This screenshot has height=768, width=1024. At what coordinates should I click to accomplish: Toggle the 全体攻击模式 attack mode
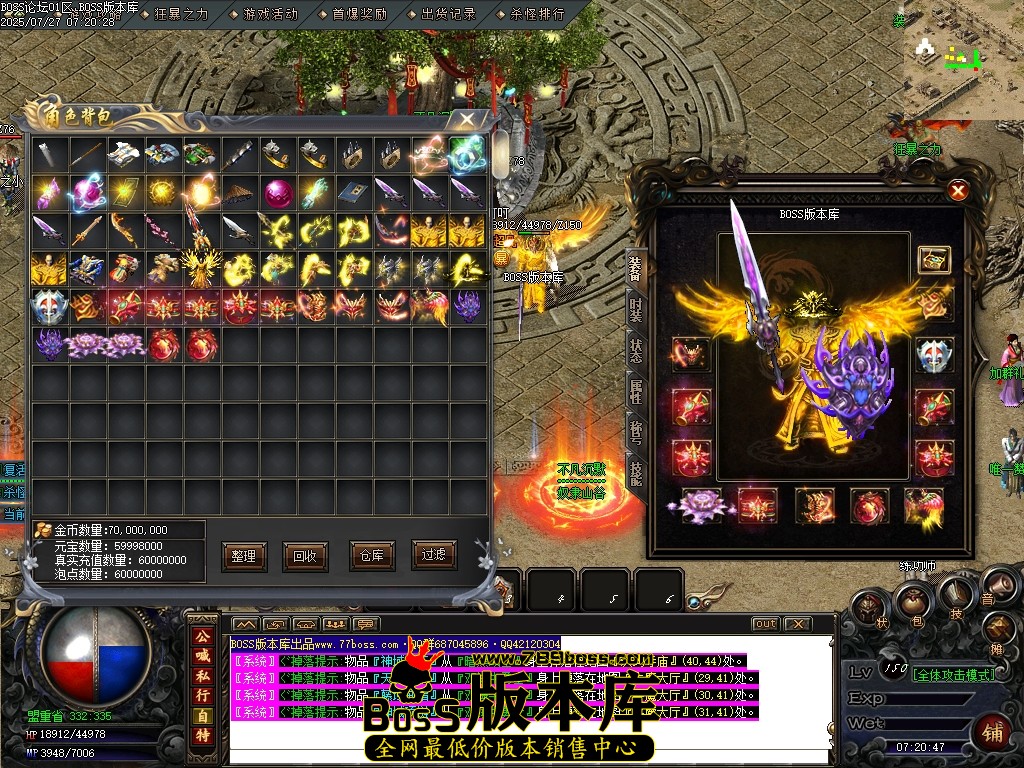(x=955, y=673)
